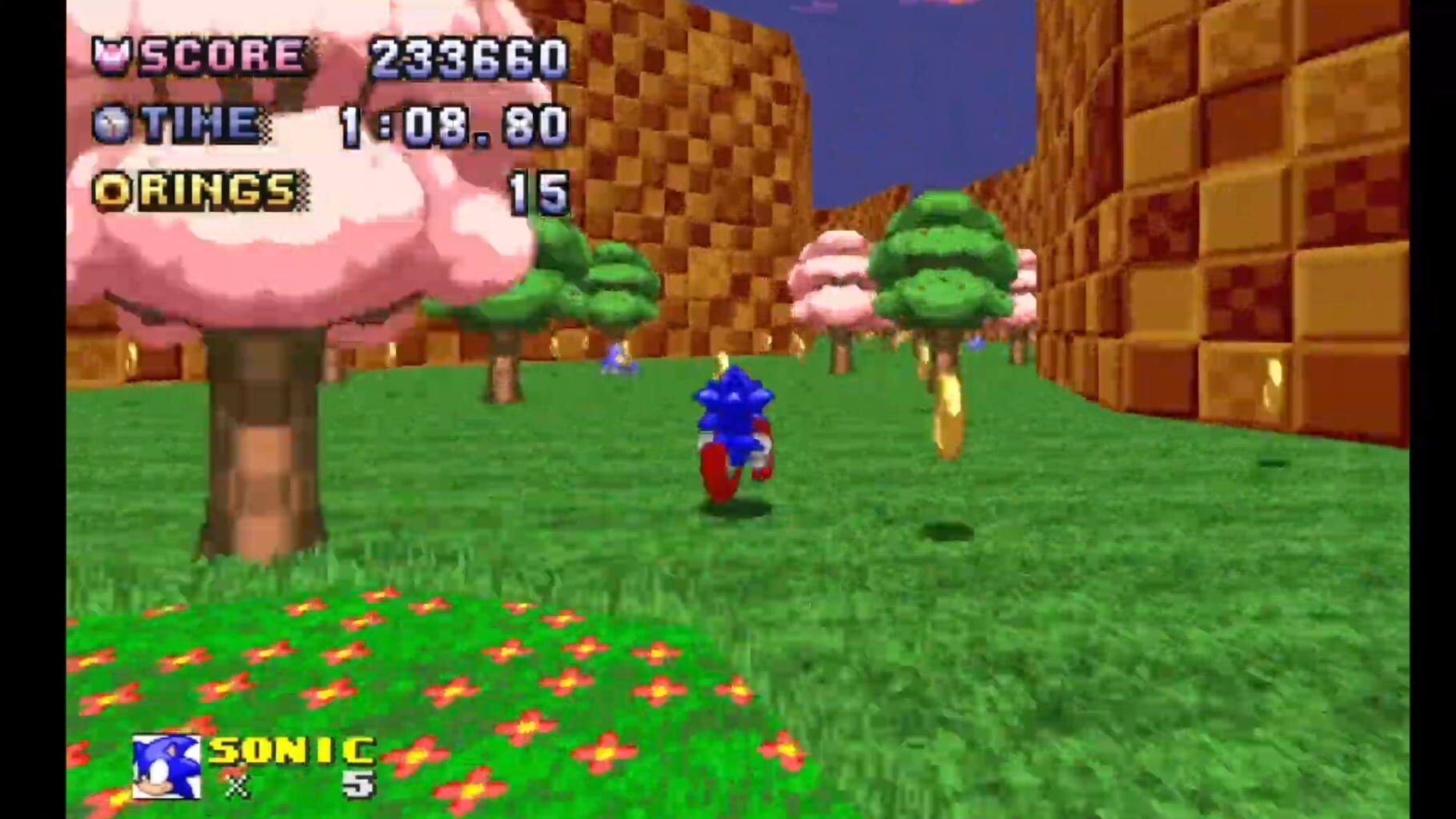
Task: Click the ring count number 15
Action: coord(538,192)
